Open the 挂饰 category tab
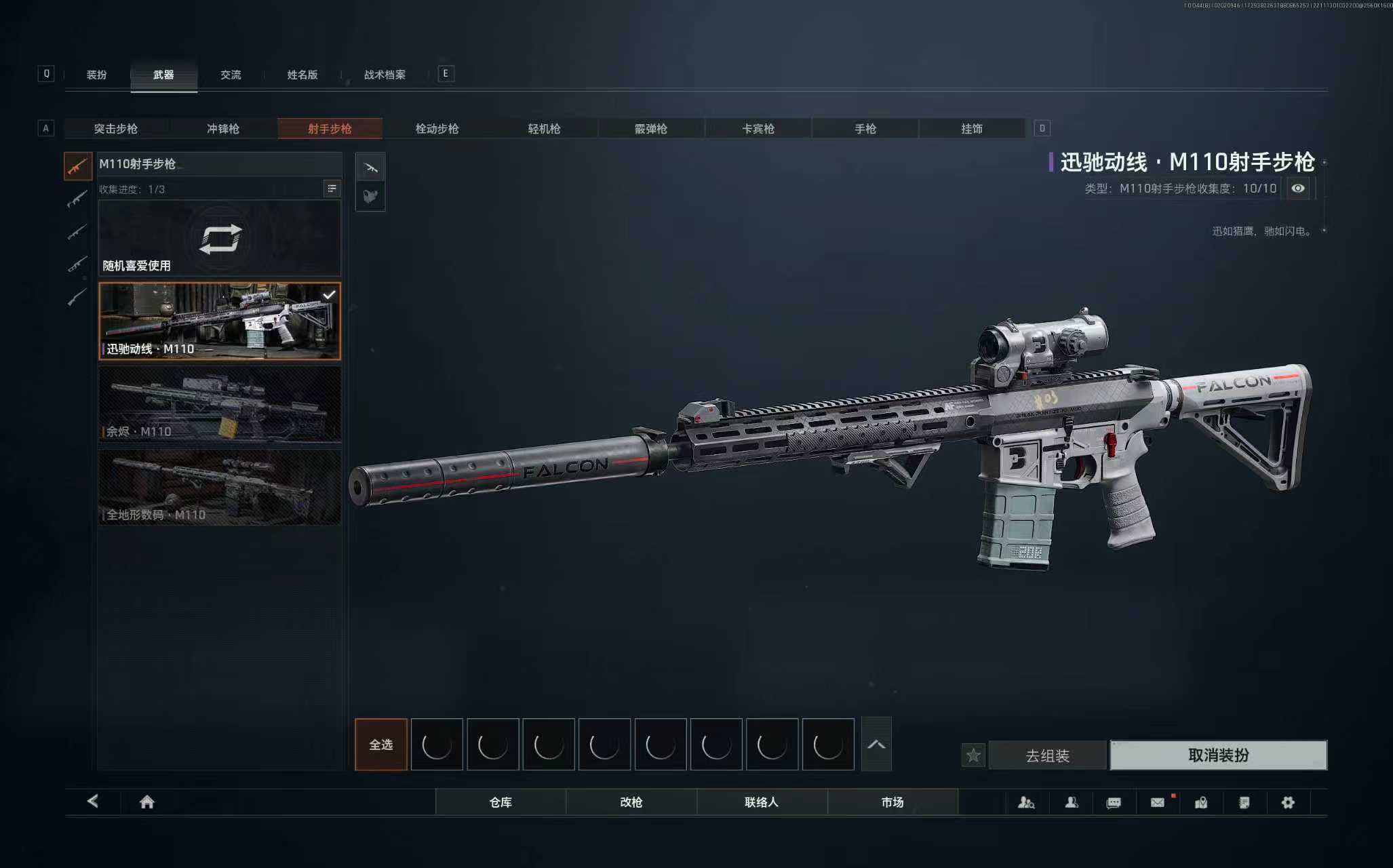The height and width of the screenshot is (868, 1393). point(972,129)
